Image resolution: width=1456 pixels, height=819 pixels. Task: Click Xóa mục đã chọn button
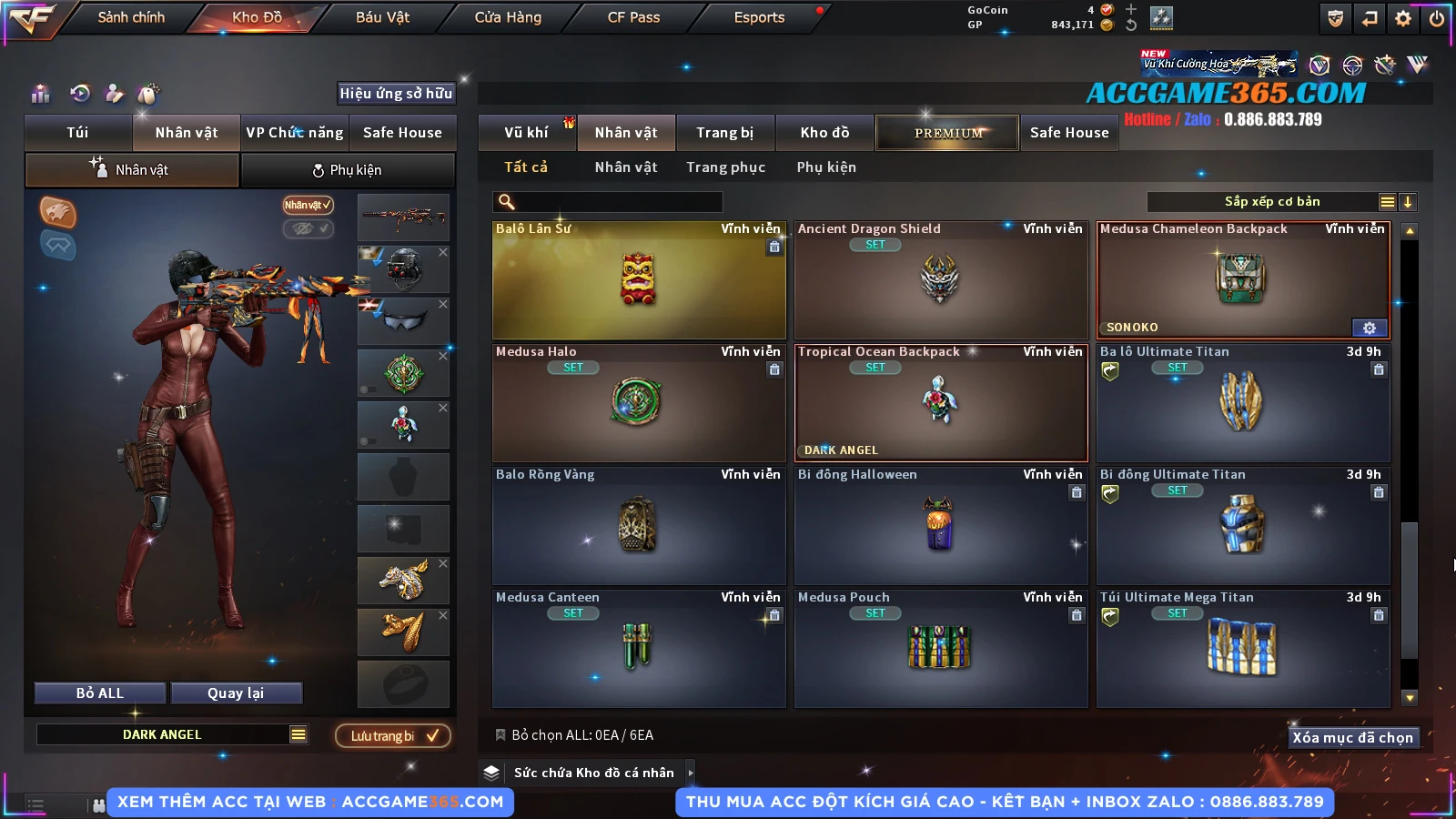pyautogui.click(x=1352, y=738)
